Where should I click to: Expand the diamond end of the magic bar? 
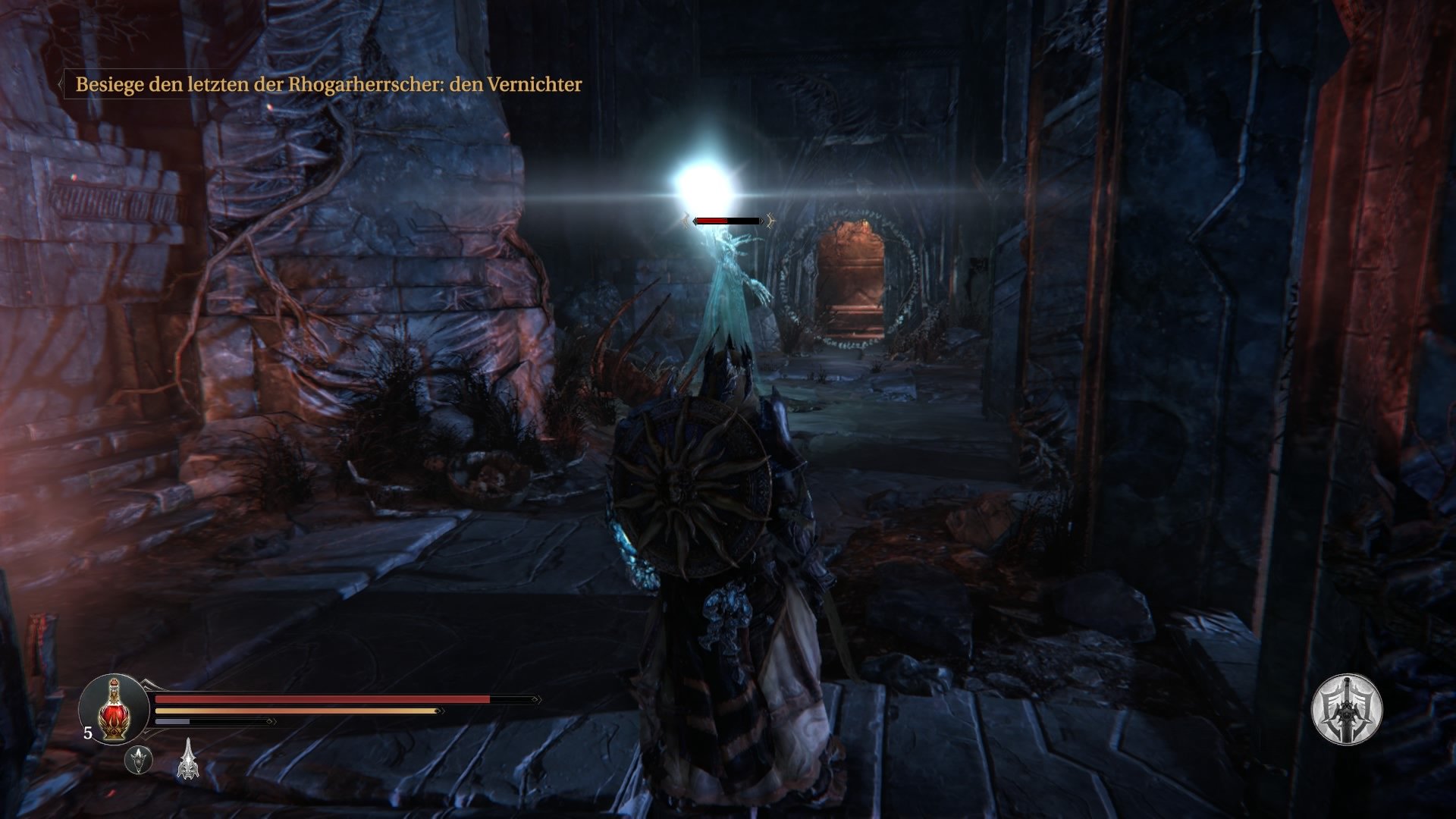point(270,721)
